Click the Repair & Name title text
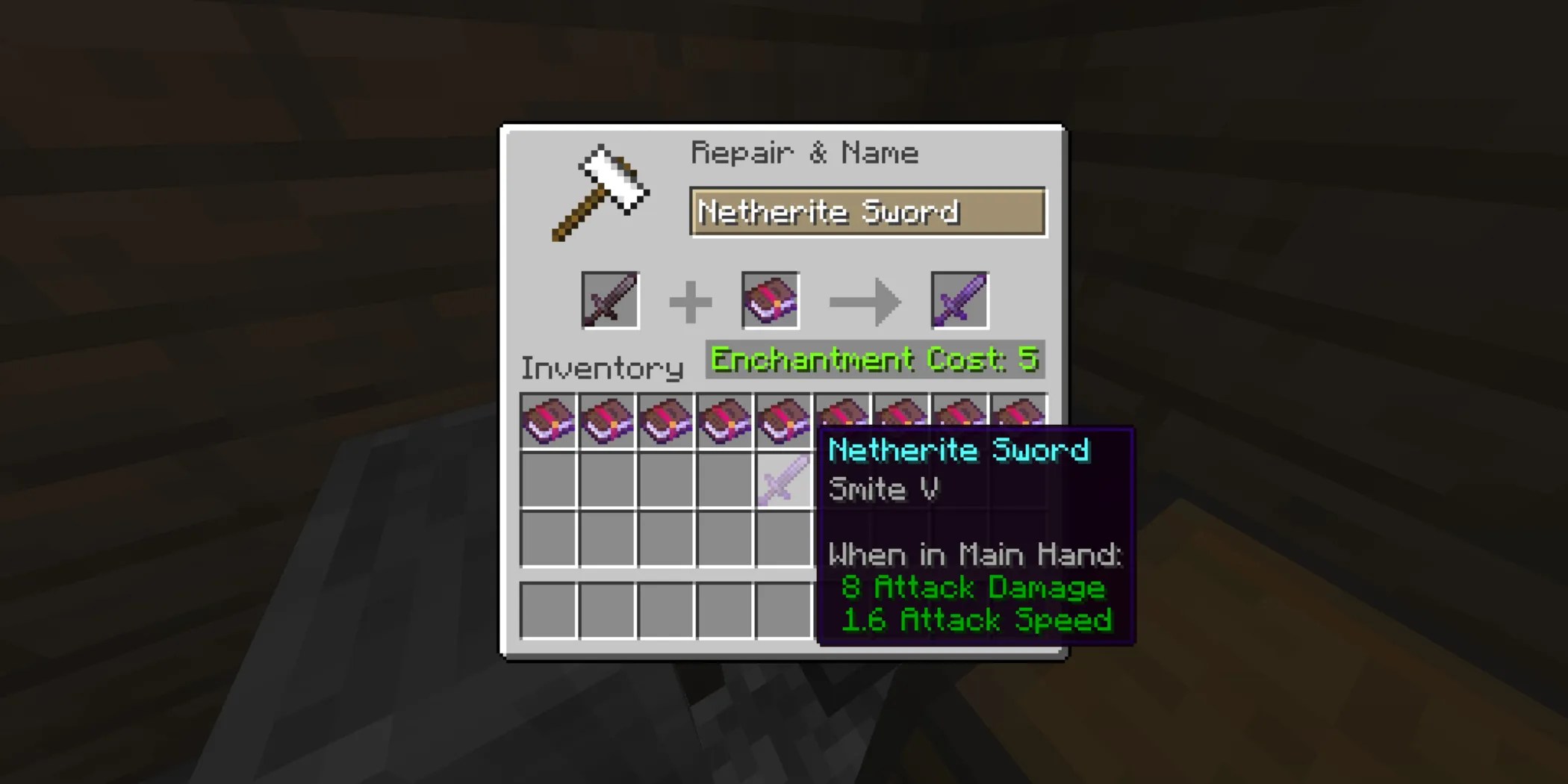The height and width of the screenshot is (784, 1568). click(x=805, y=152)
